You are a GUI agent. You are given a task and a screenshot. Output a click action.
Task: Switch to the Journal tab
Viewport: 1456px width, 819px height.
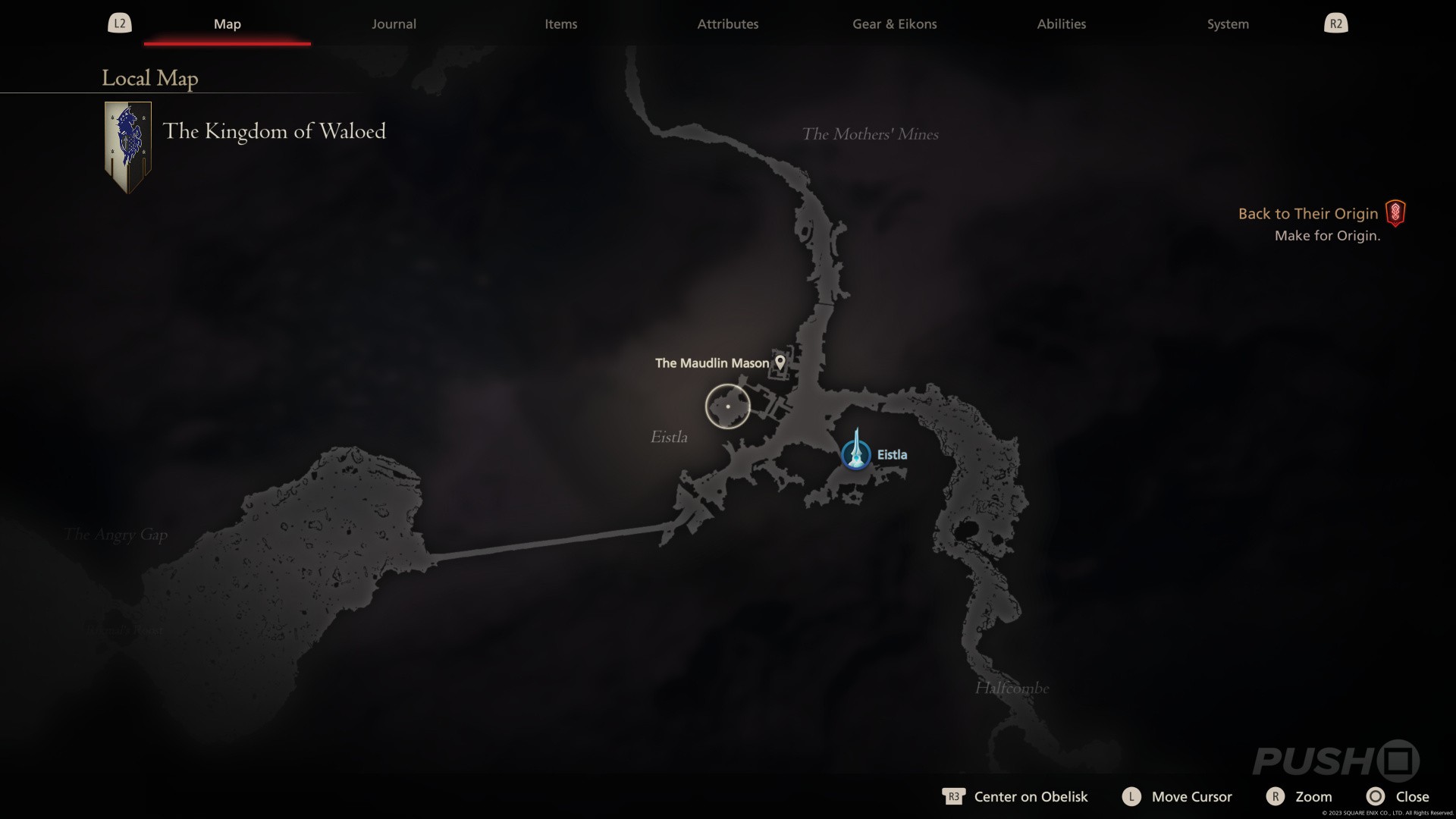point(393,24)
